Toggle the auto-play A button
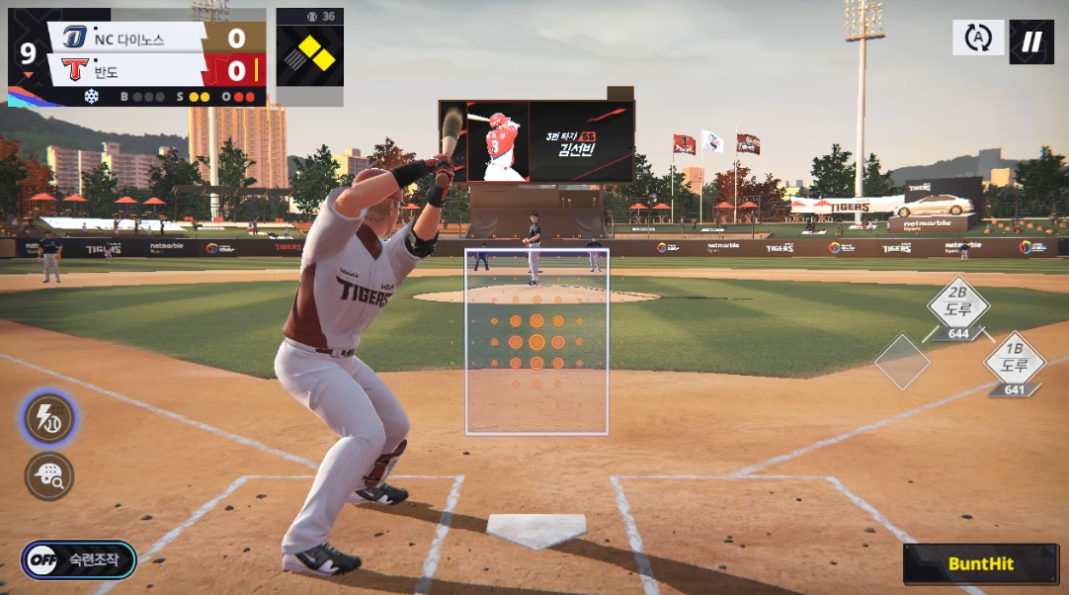 (x=977, y=38)
